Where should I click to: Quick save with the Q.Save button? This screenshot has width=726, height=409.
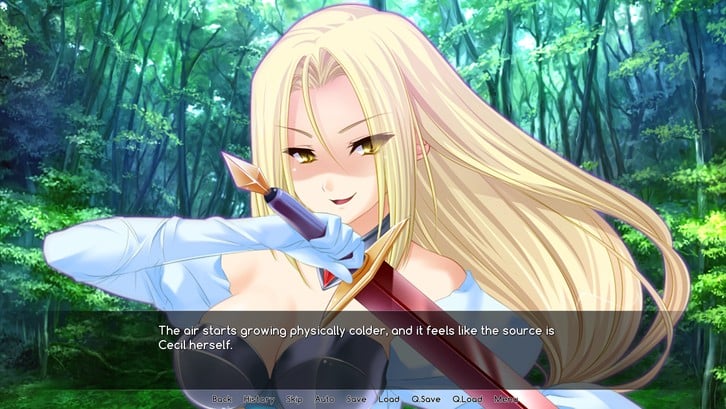click(x=426, y=399)
